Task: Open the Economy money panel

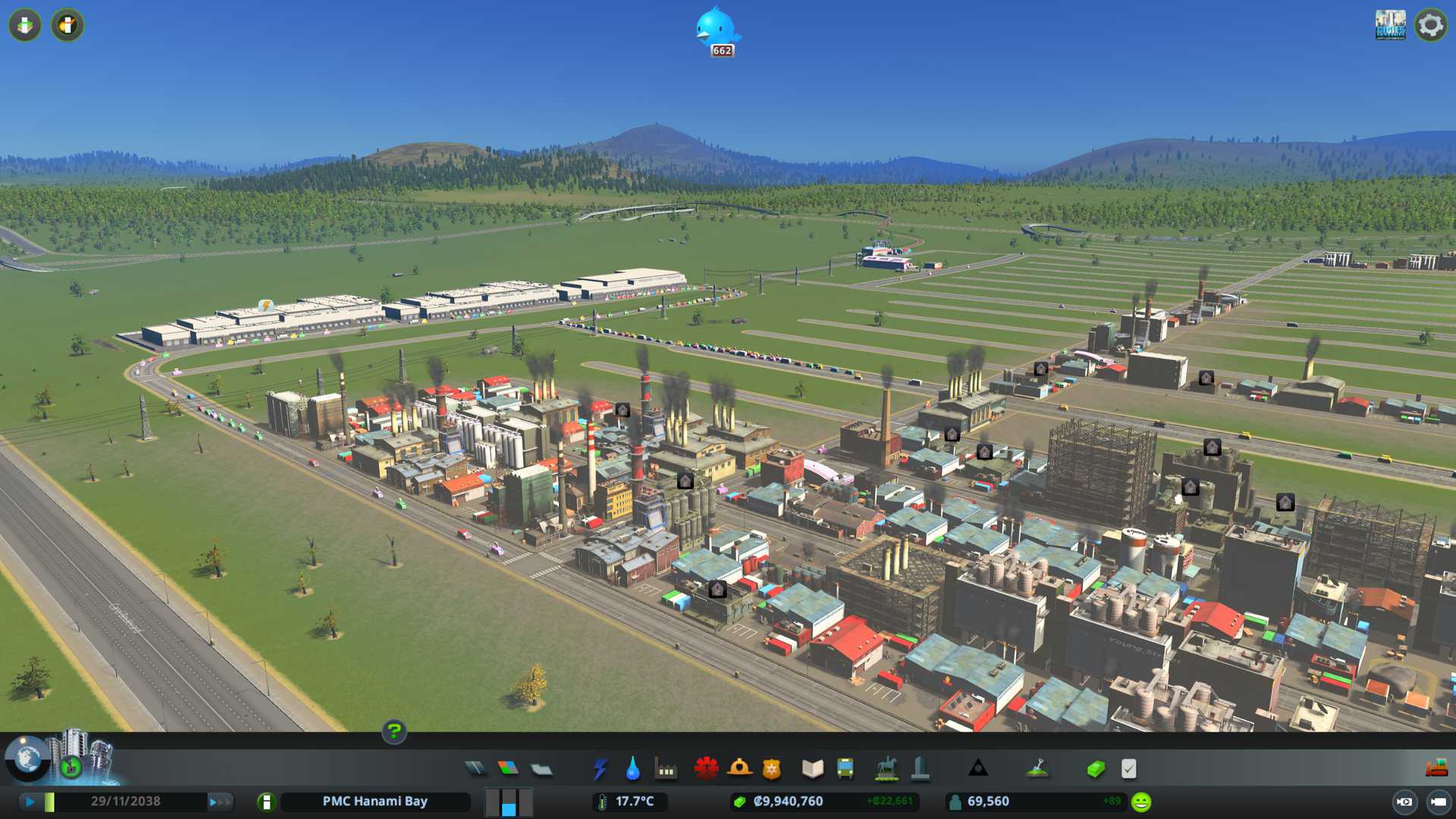Action: tap(1095, 769)
